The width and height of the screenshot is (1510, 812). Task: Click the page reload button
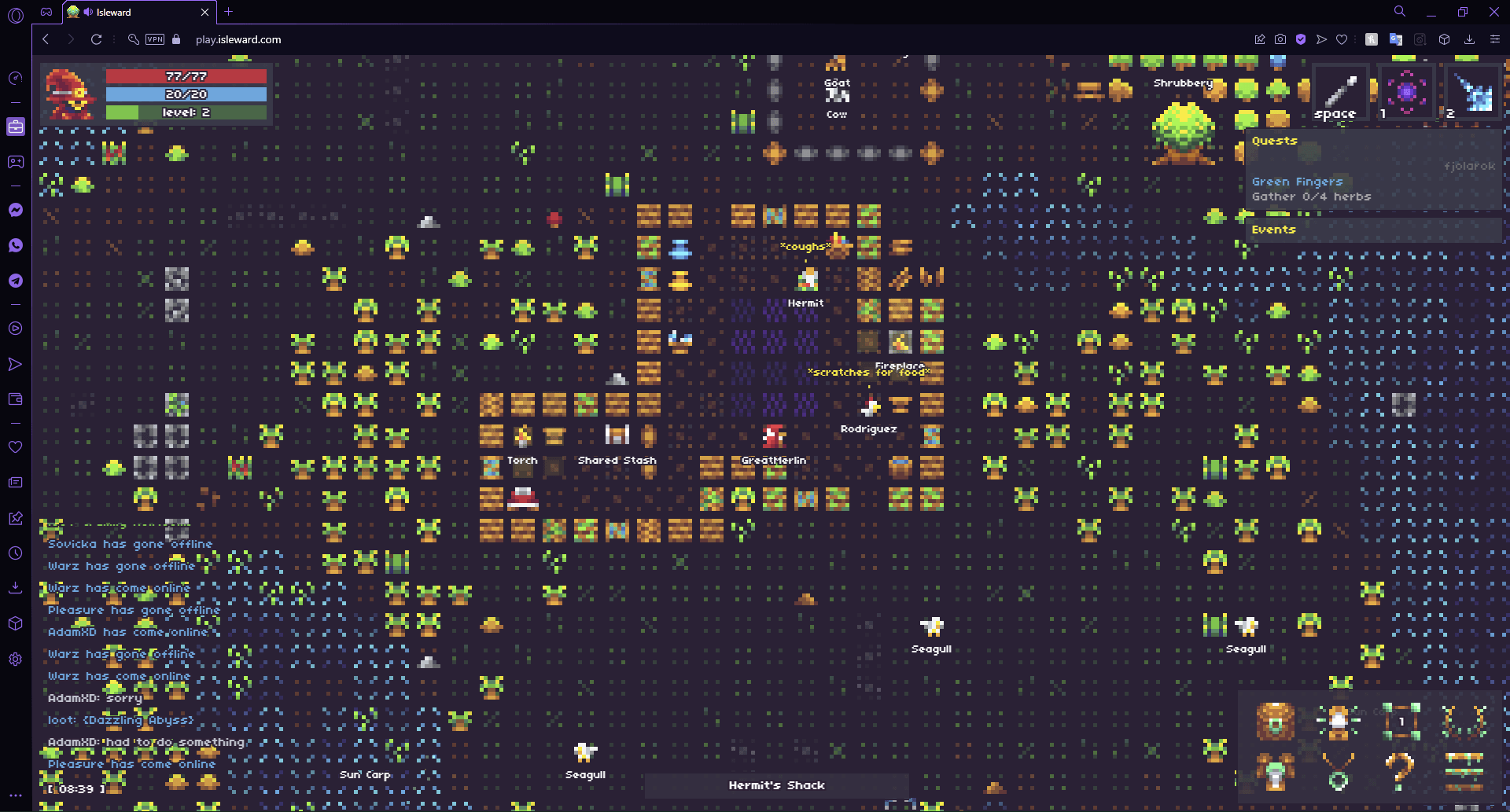point(96,39)
